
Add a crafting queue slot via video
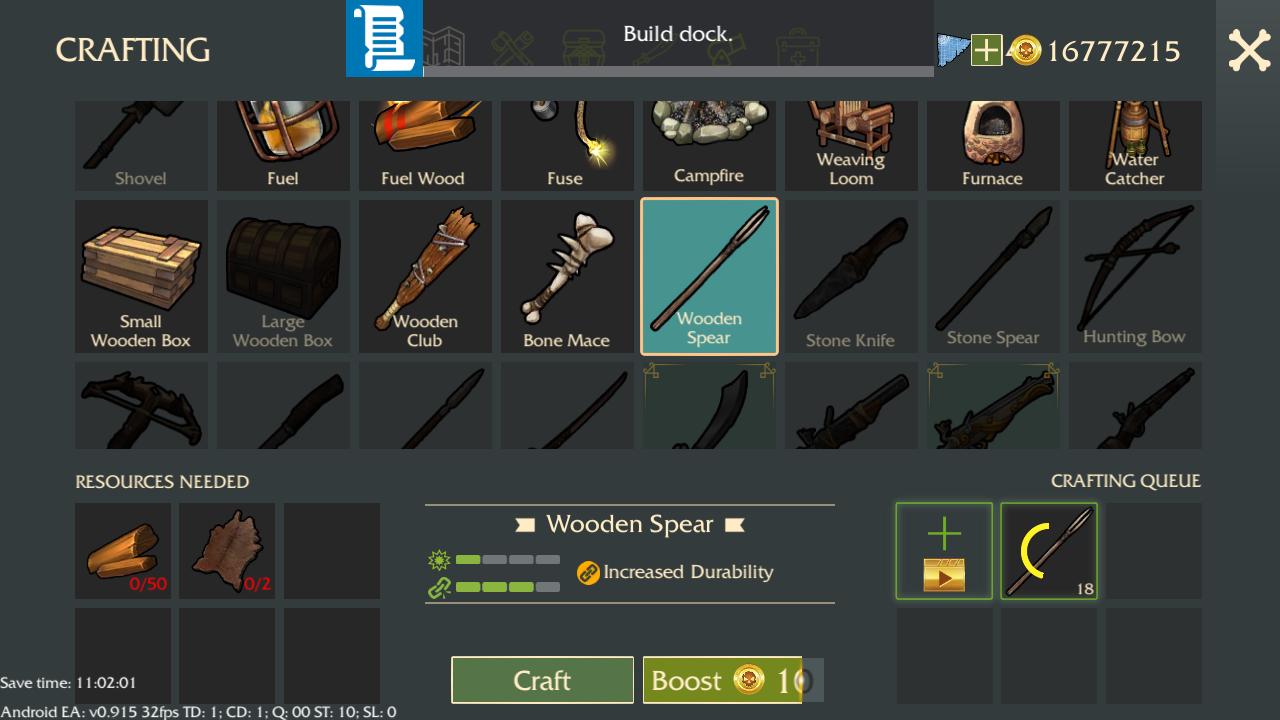coord(944,551)
